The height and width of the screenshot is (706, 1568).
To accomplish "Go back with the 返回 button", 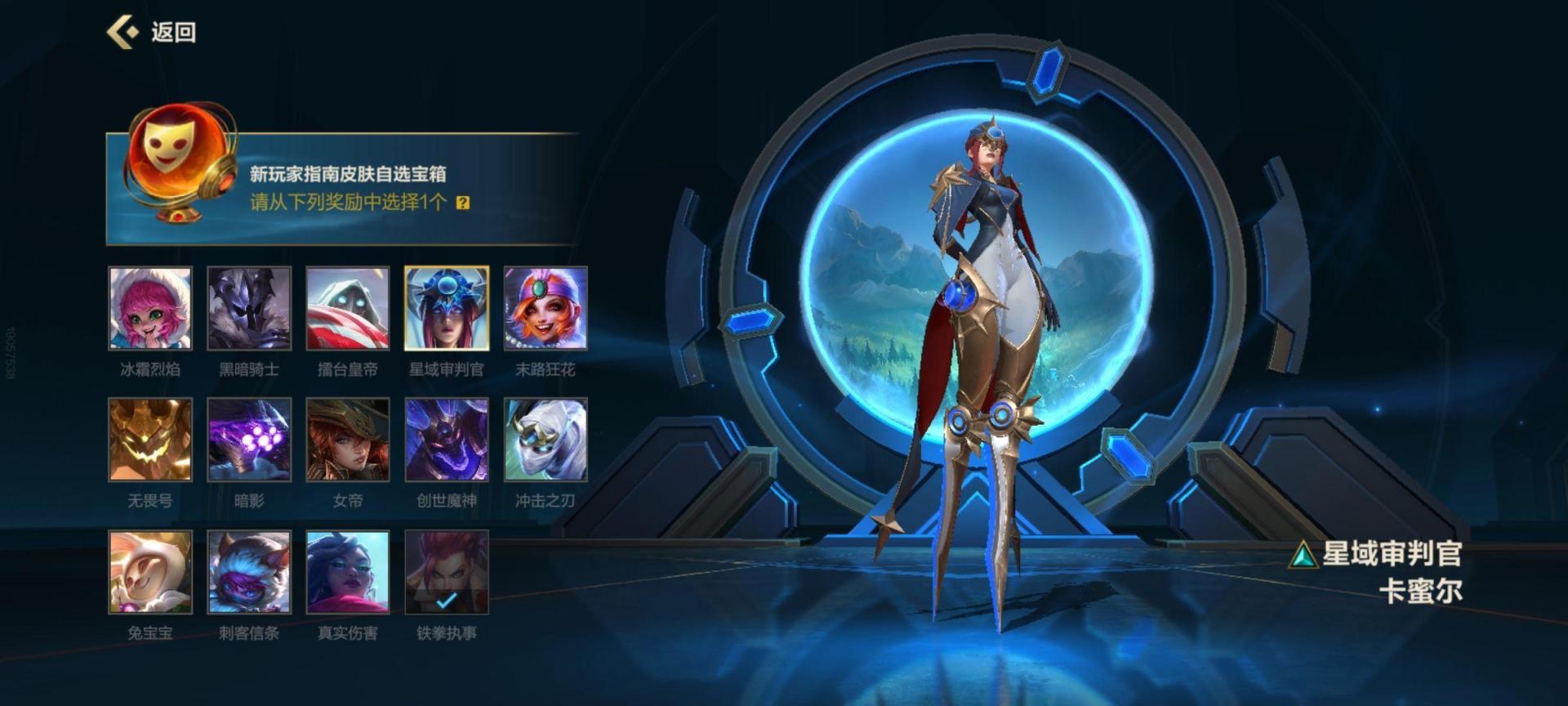I will (x=152, y=33).
